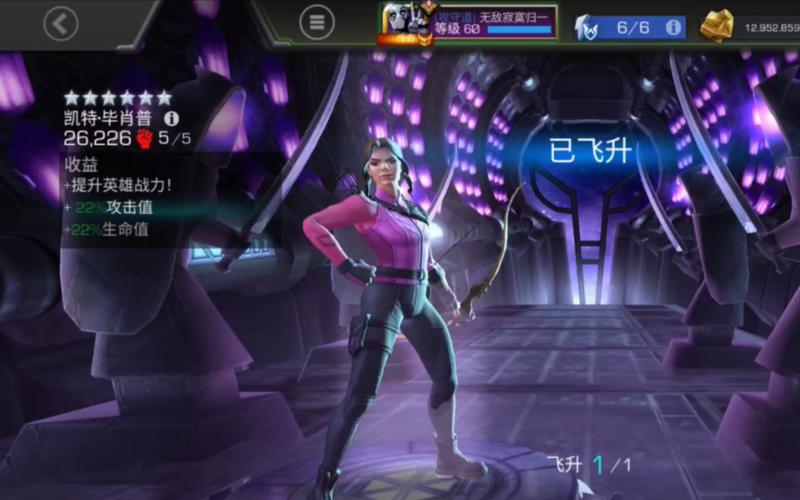
Task: Go back using the arrow button
Action: (61, 23)
